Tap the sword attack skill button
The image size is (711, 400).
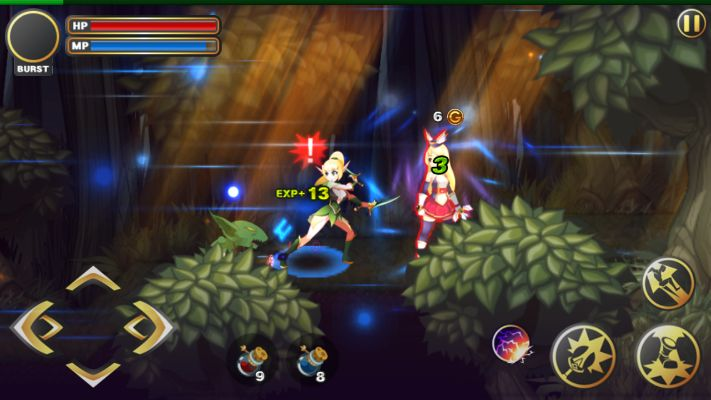pos(583,355)
